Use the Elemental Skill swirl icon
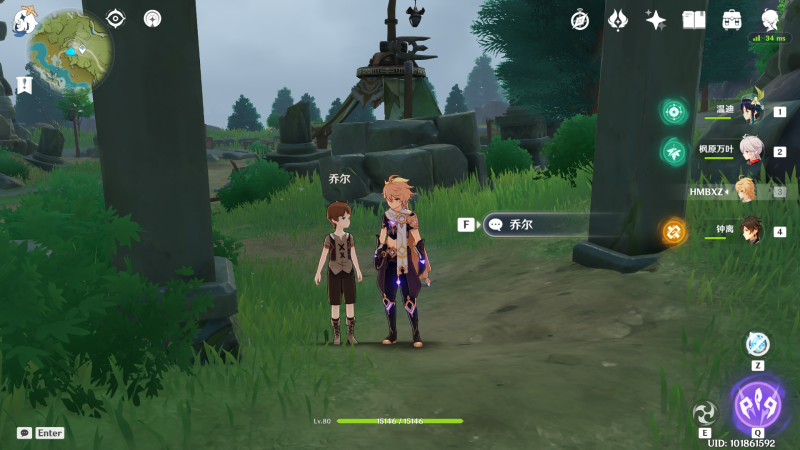 coord(705,413)
